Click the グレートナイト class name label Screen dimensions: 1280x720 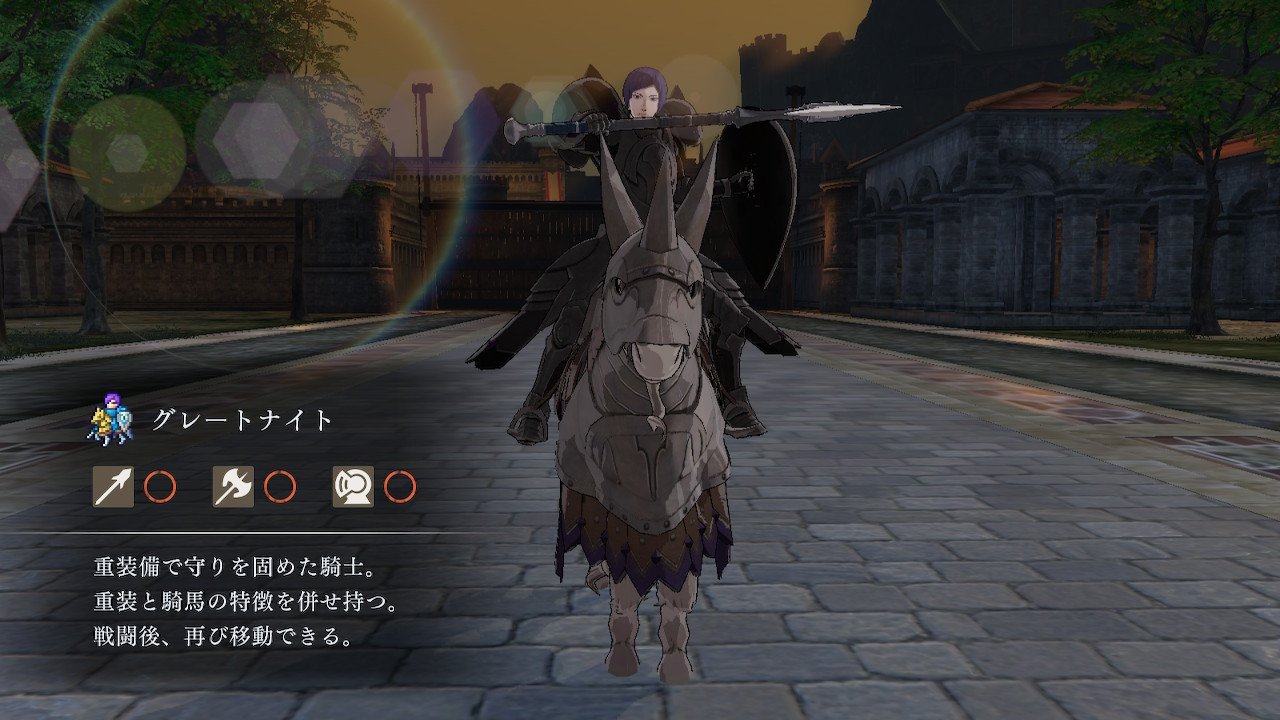click(x=242, y=421)
